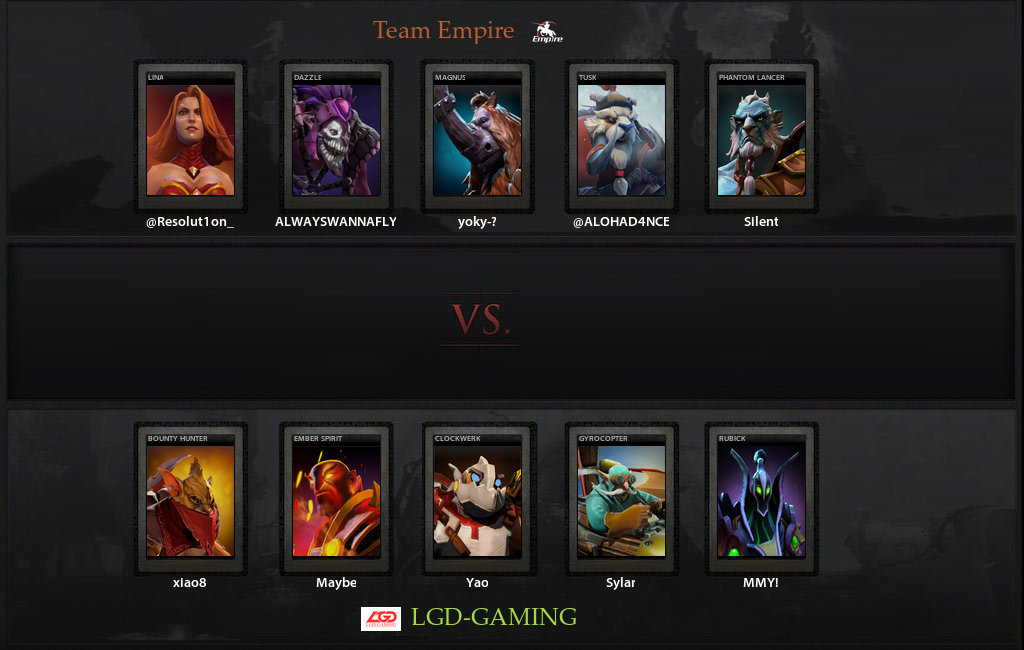Open the LGD-GAMING team name
1024x650 pixels.
(494, 617)
